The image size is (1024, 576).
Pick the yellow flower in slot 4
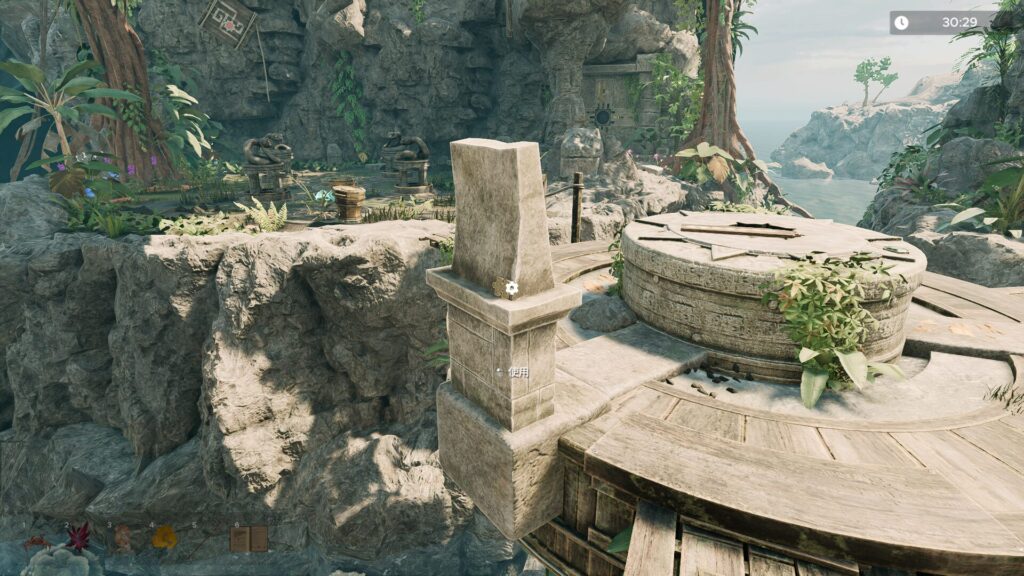(164, 538)
